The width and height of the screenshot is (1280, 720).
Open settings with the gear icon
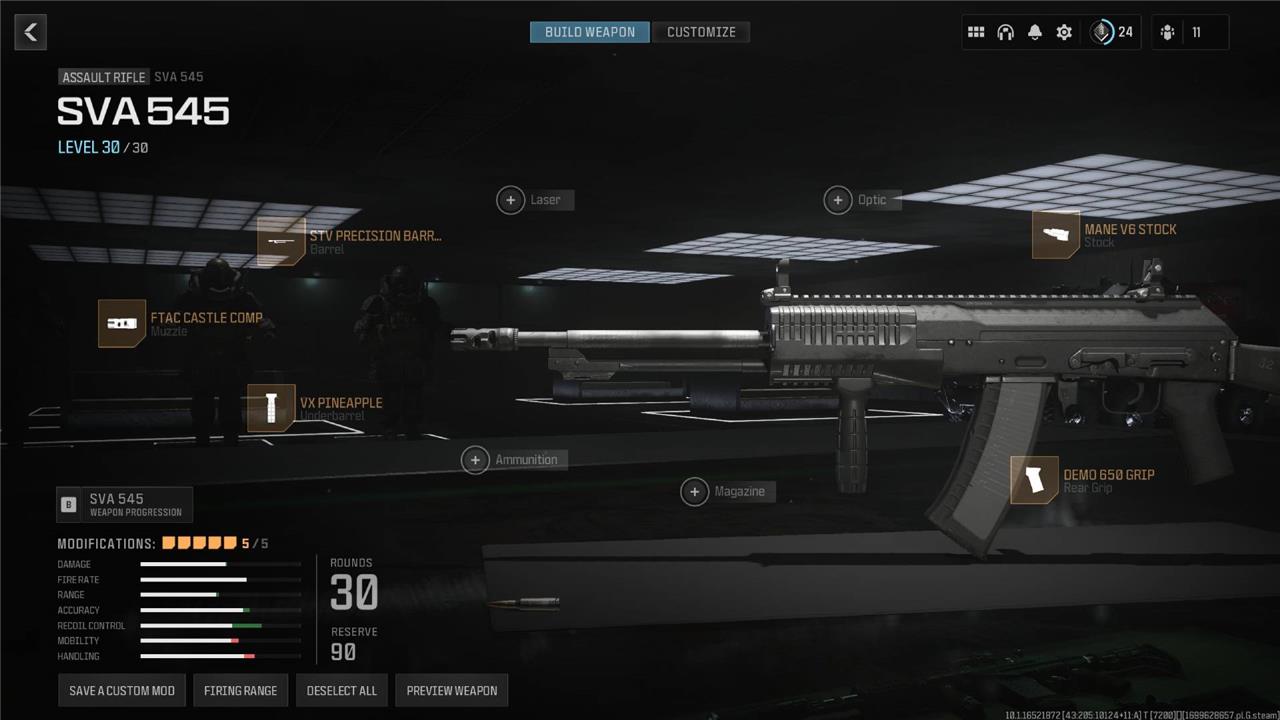(1064, 32)
